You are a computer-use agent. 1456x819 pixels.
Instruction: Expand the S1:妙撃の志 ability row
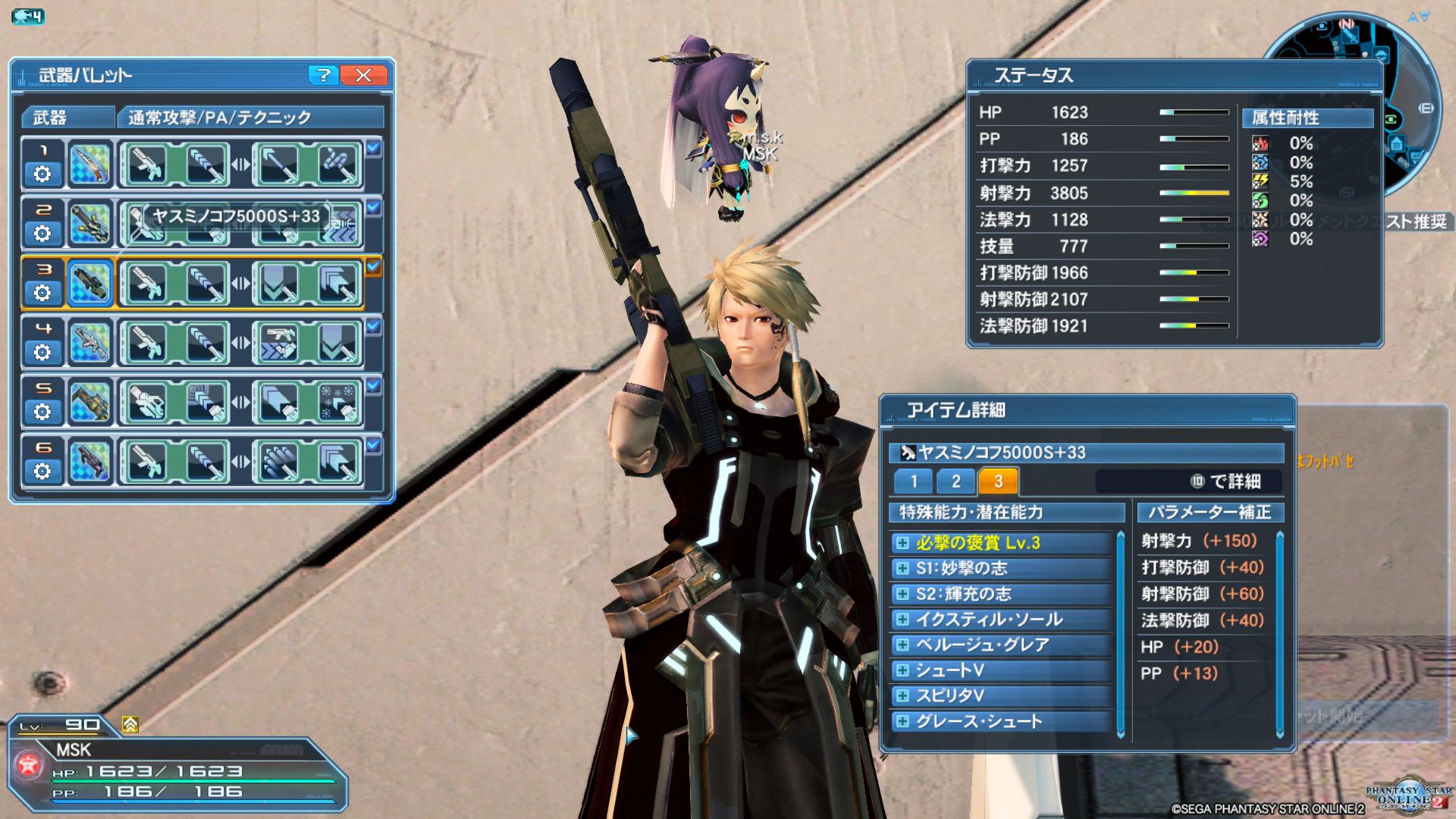tap(902, 568)
